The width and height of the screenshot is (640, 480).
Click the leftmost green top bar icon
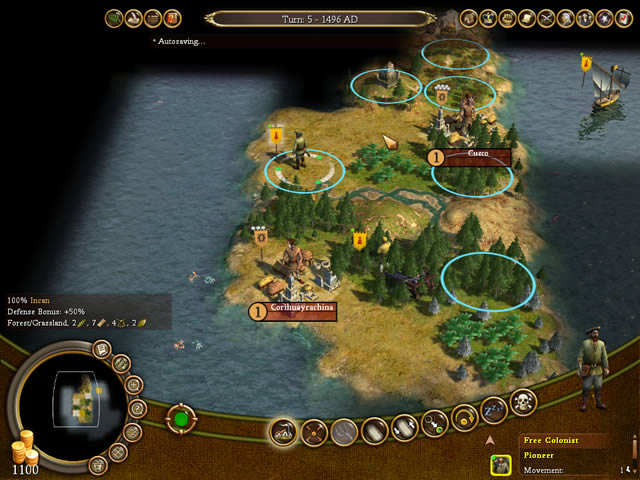pyautogui.click(x=113, y=17)
